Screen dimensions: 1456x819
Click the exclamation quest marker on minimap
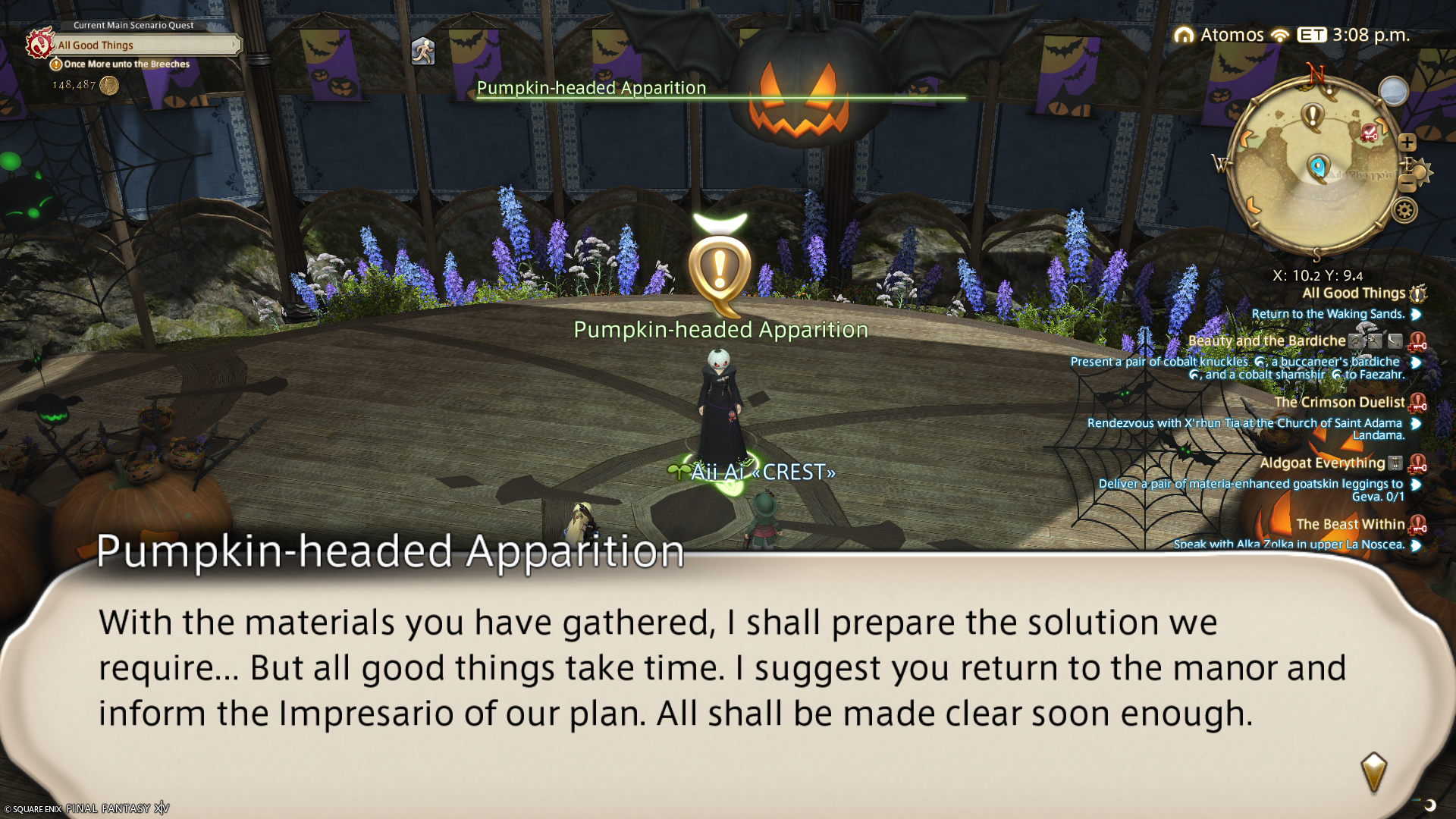click(1312, 117)
